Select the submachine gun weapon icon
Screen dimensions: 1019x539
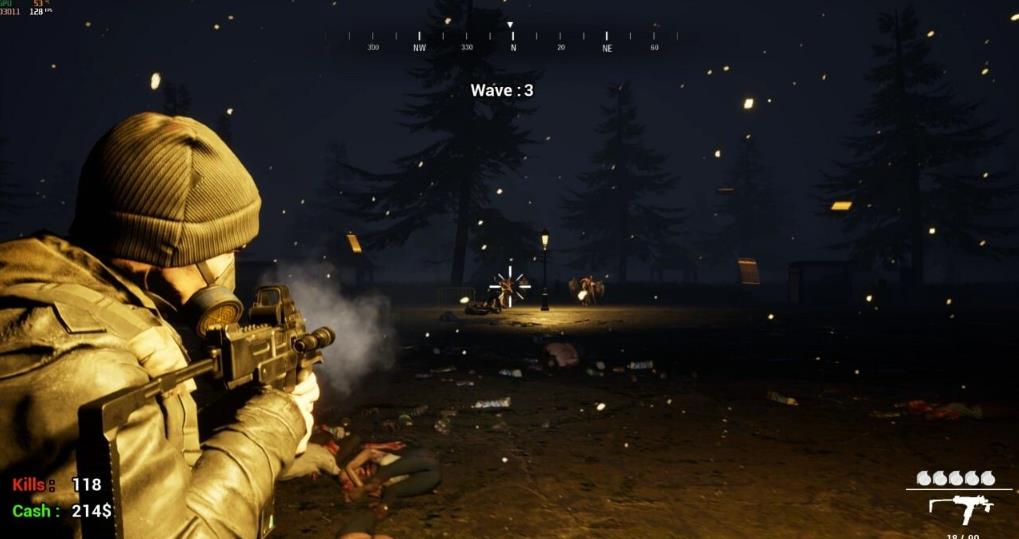pos(960,507)
